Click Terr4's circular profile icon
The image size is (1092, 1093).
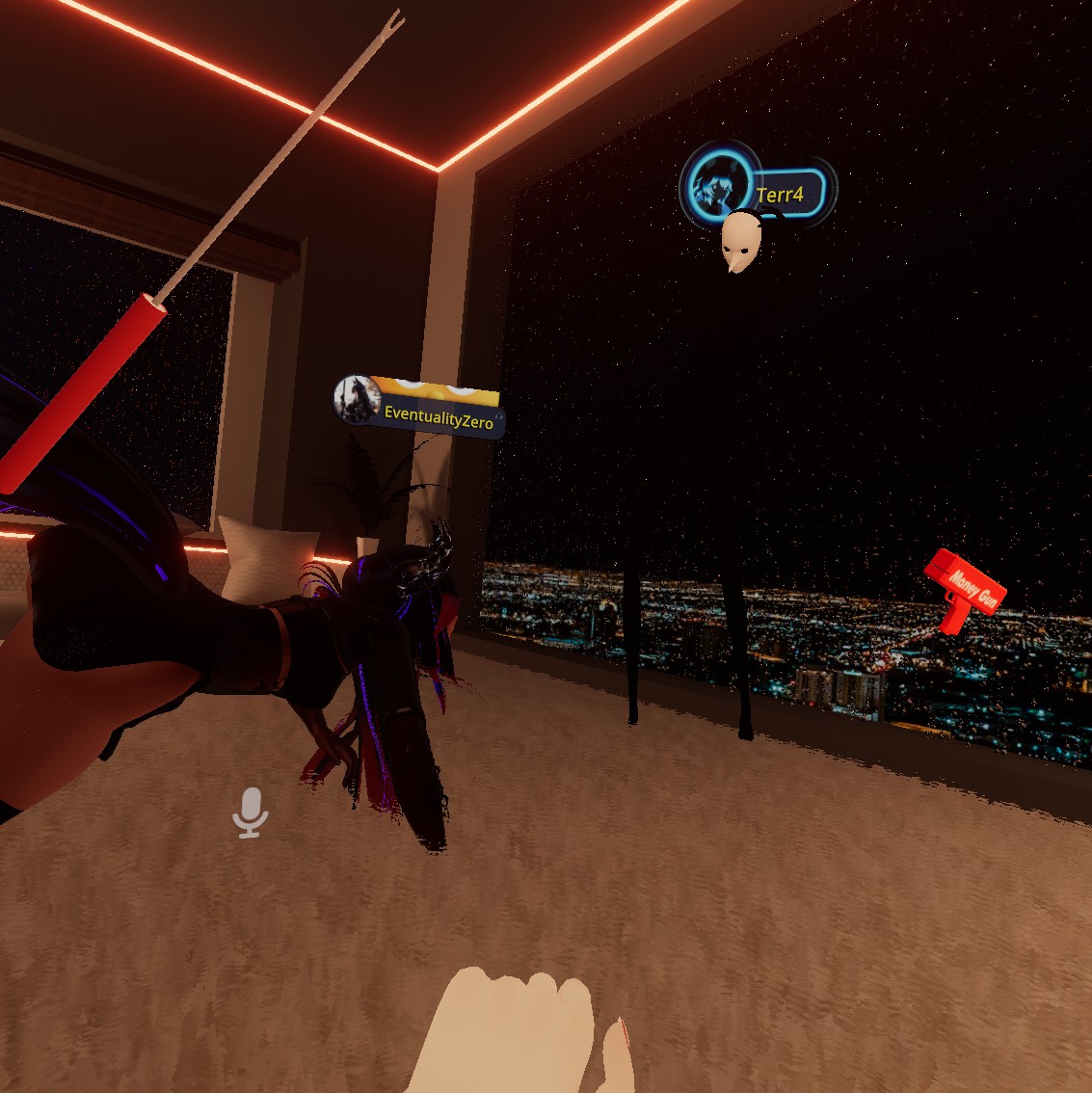click(719, 185)
